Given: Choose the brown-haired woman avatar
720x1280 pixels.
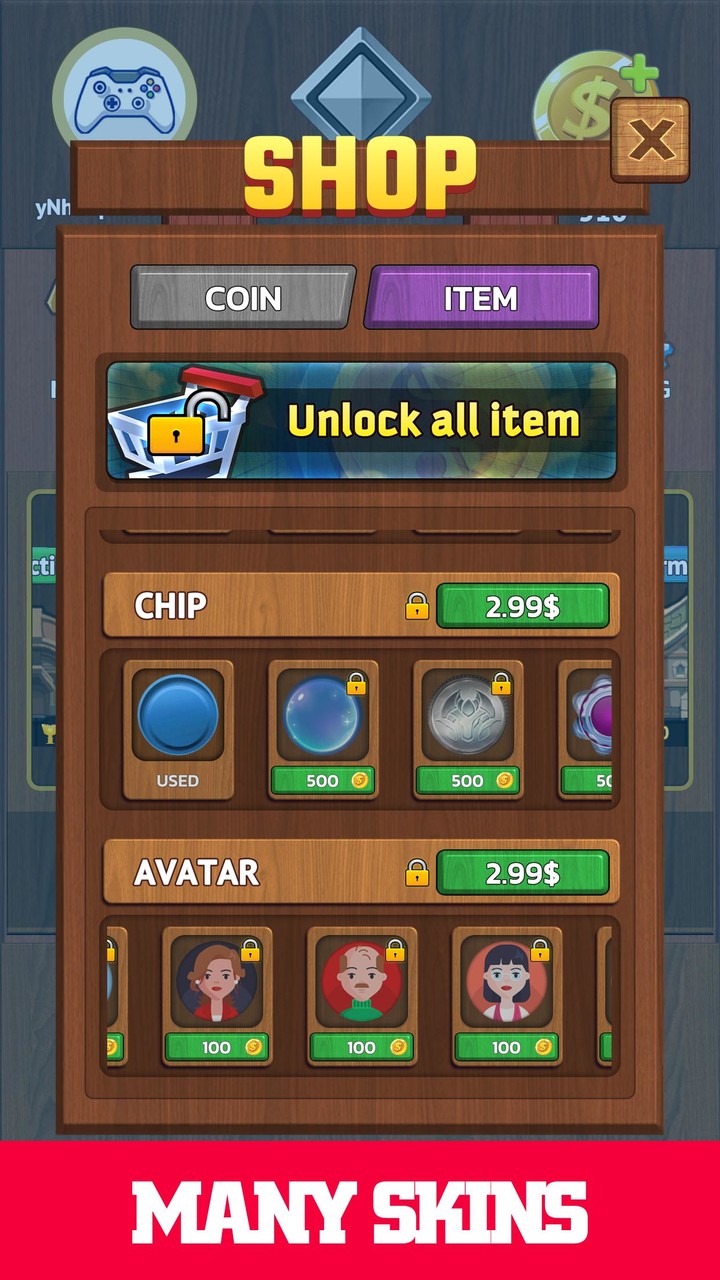Looking at the screenshot, I should click(217, 982).
